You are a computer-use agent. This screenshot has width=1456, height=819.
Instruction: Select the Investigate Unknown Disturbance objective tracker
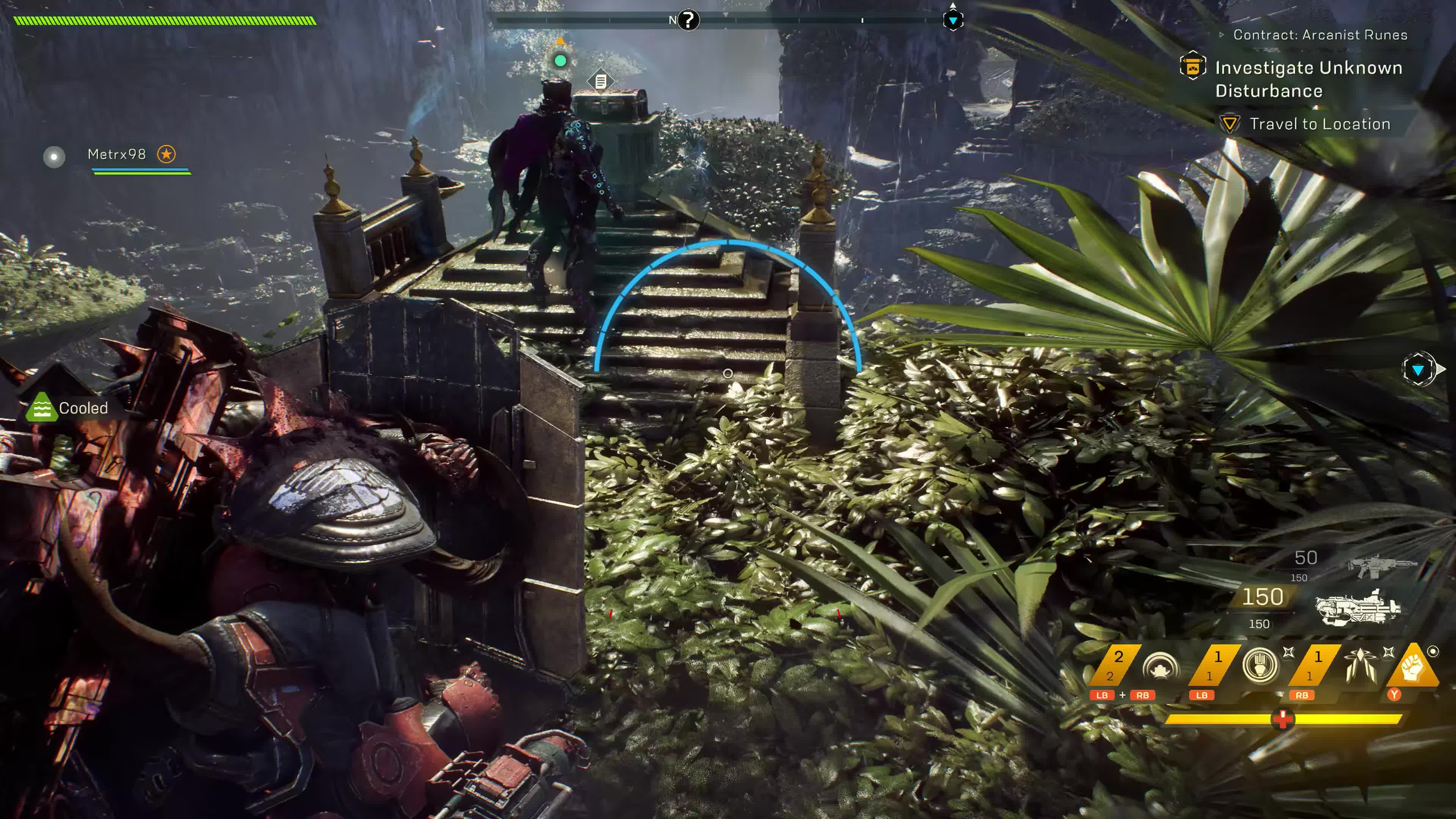pyautogui.click(x=1308, y=78)
